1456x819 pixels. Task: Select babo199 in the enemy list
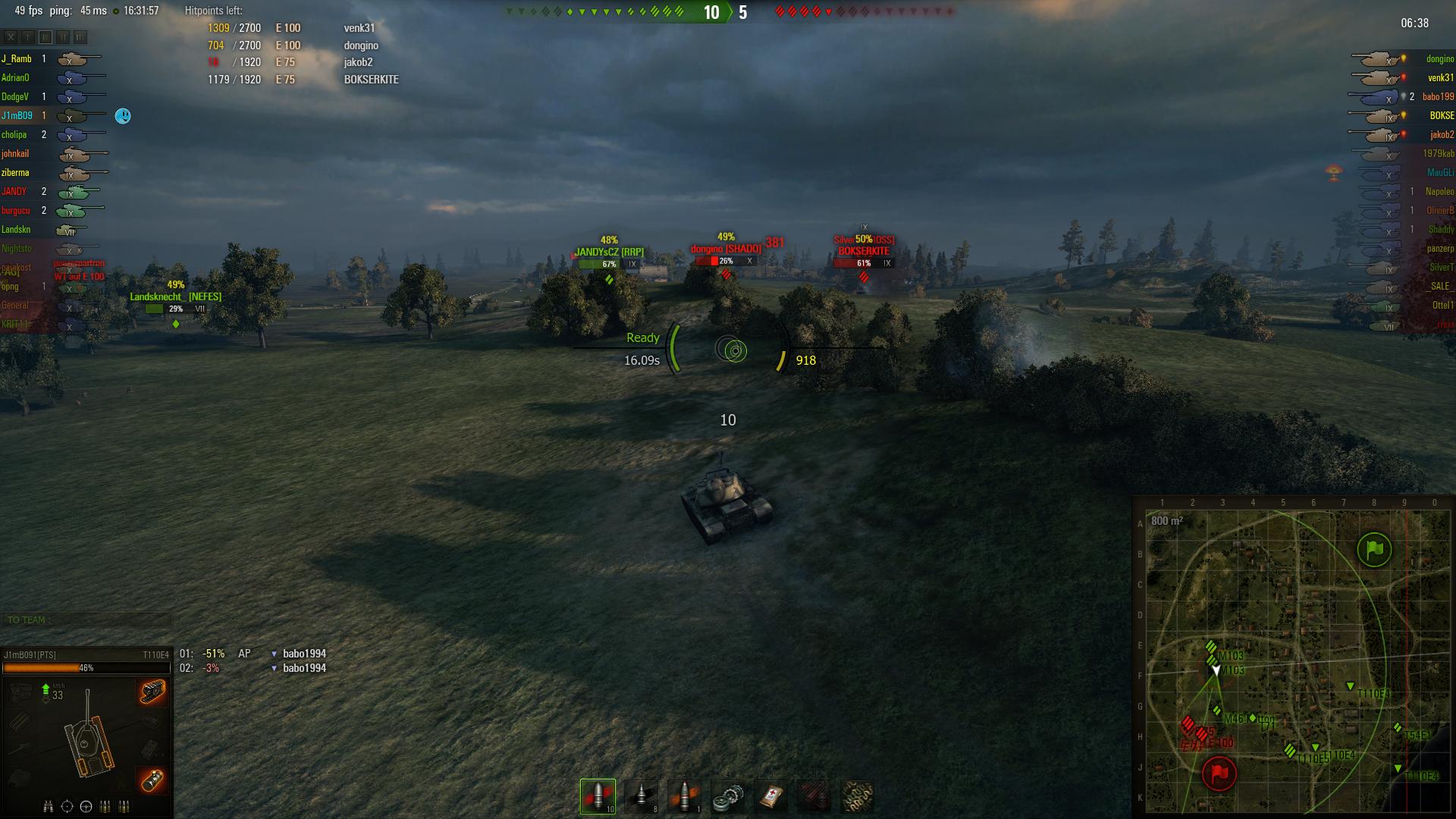pyautogui.click(x=1438, y=97)
